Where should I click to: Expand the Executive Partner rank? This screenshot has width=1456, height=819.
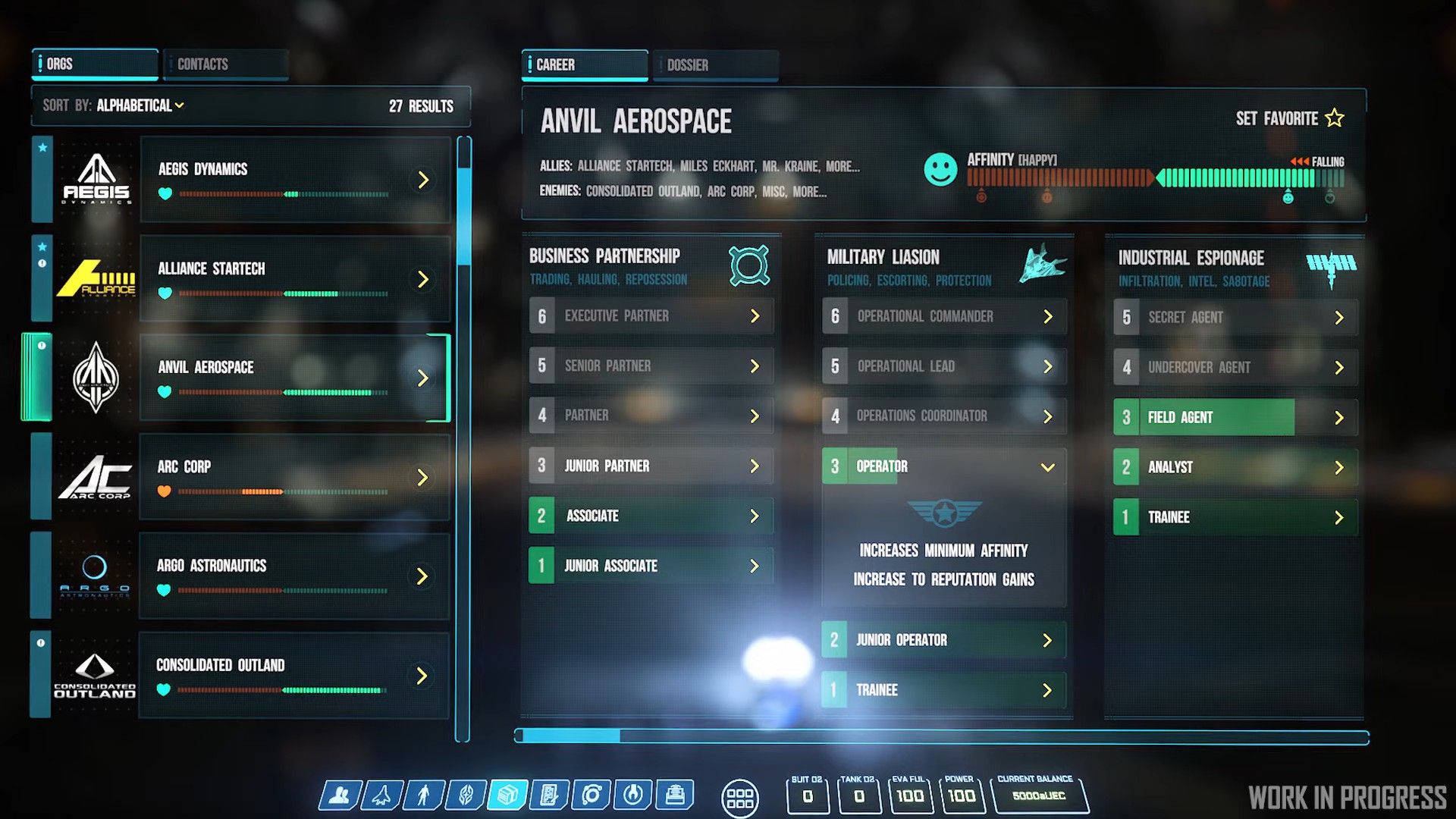tap(651, 316)
